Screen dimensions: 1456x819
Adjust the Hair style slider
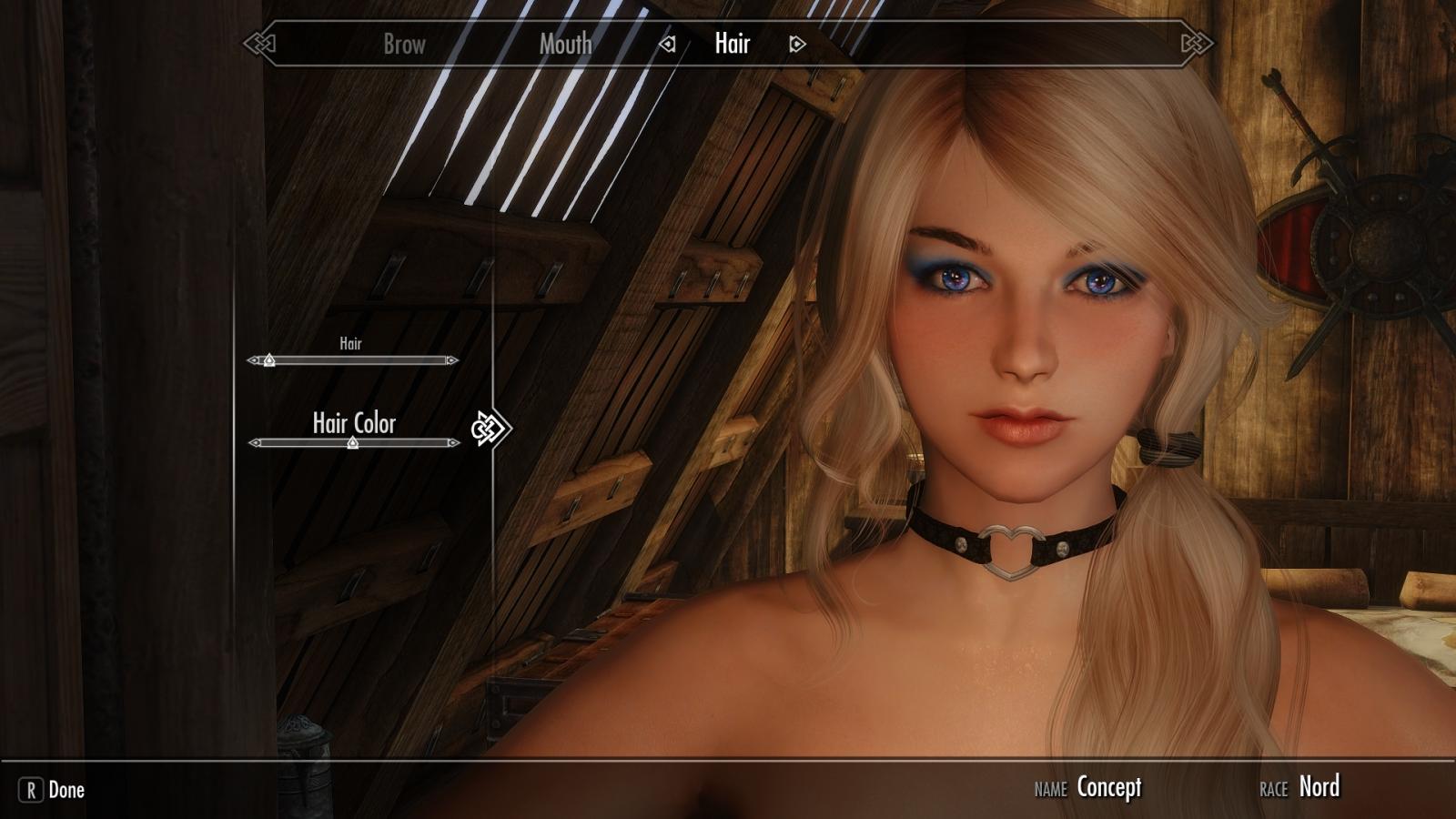[269, 360]
